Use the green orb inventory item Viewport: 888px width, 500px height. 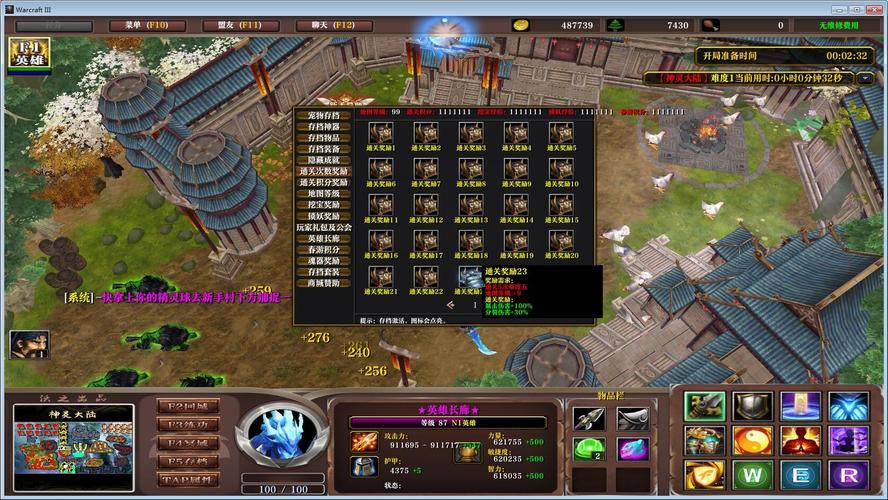[x=589, y=449]
